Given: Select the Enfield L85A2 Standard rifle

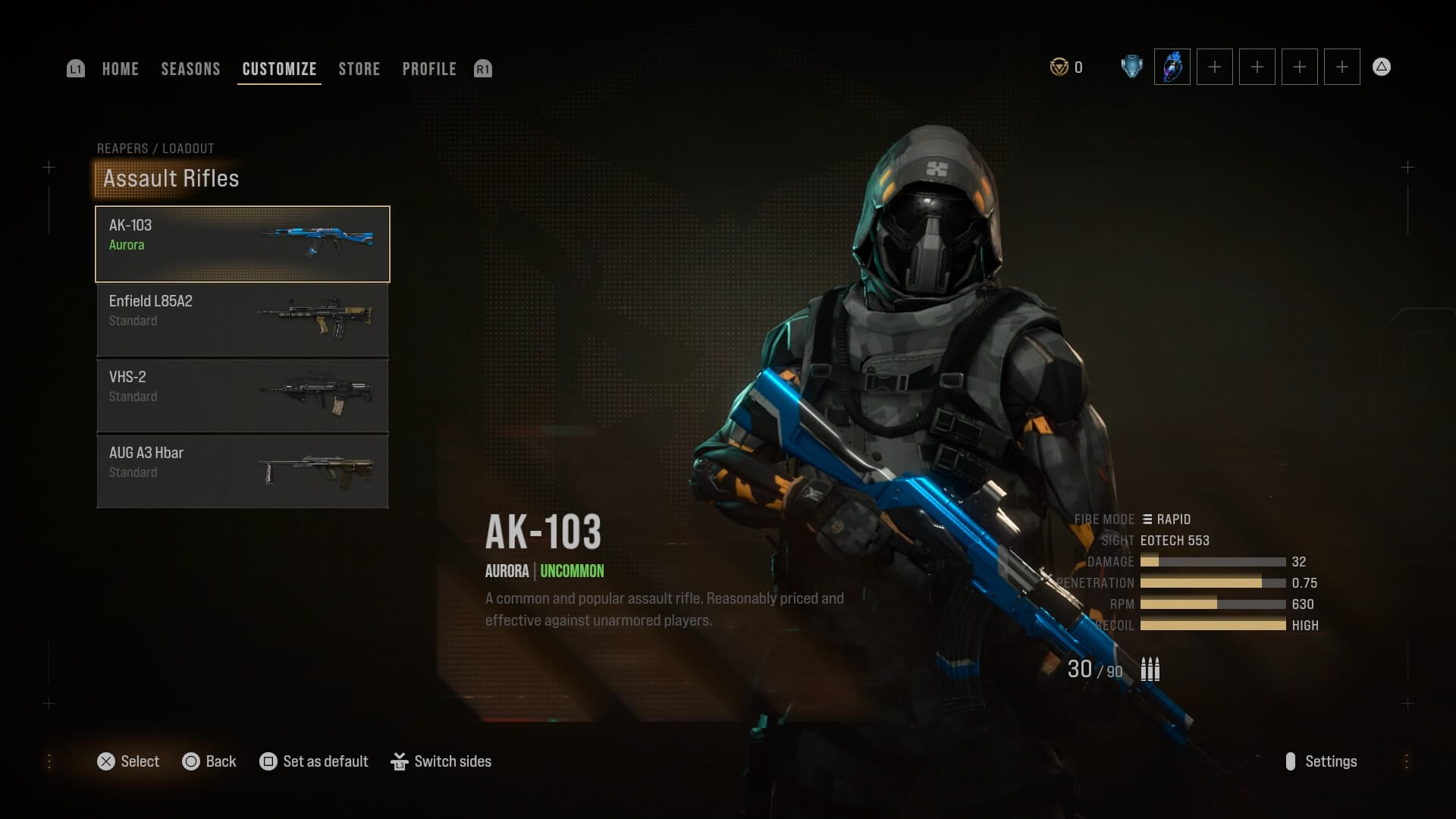Looking at the screenshot, I should click(x=241, y=320).
